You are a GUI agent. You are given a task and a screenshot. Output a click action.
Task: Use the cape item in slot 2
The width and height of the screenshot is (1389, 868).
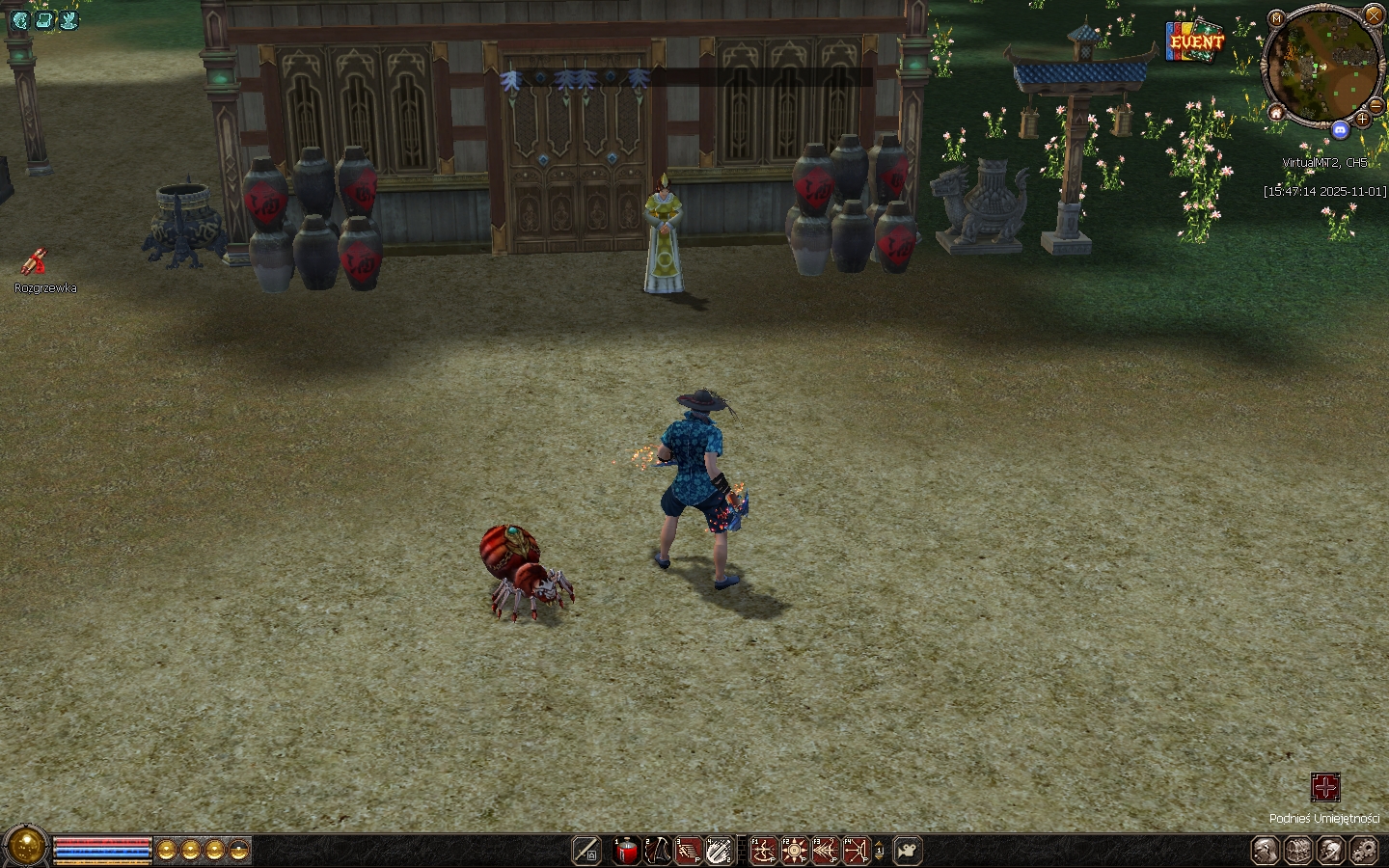(658, 851)
